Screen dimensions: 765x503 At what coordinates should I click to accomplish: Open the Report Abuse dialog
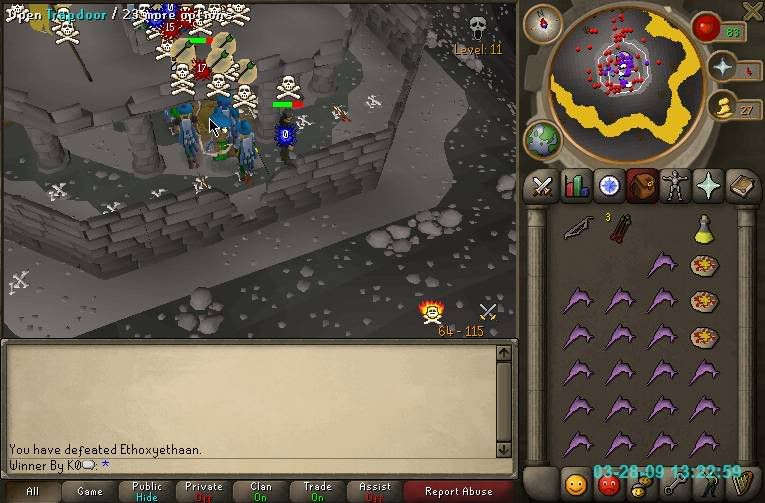click(x=458, y=491)
